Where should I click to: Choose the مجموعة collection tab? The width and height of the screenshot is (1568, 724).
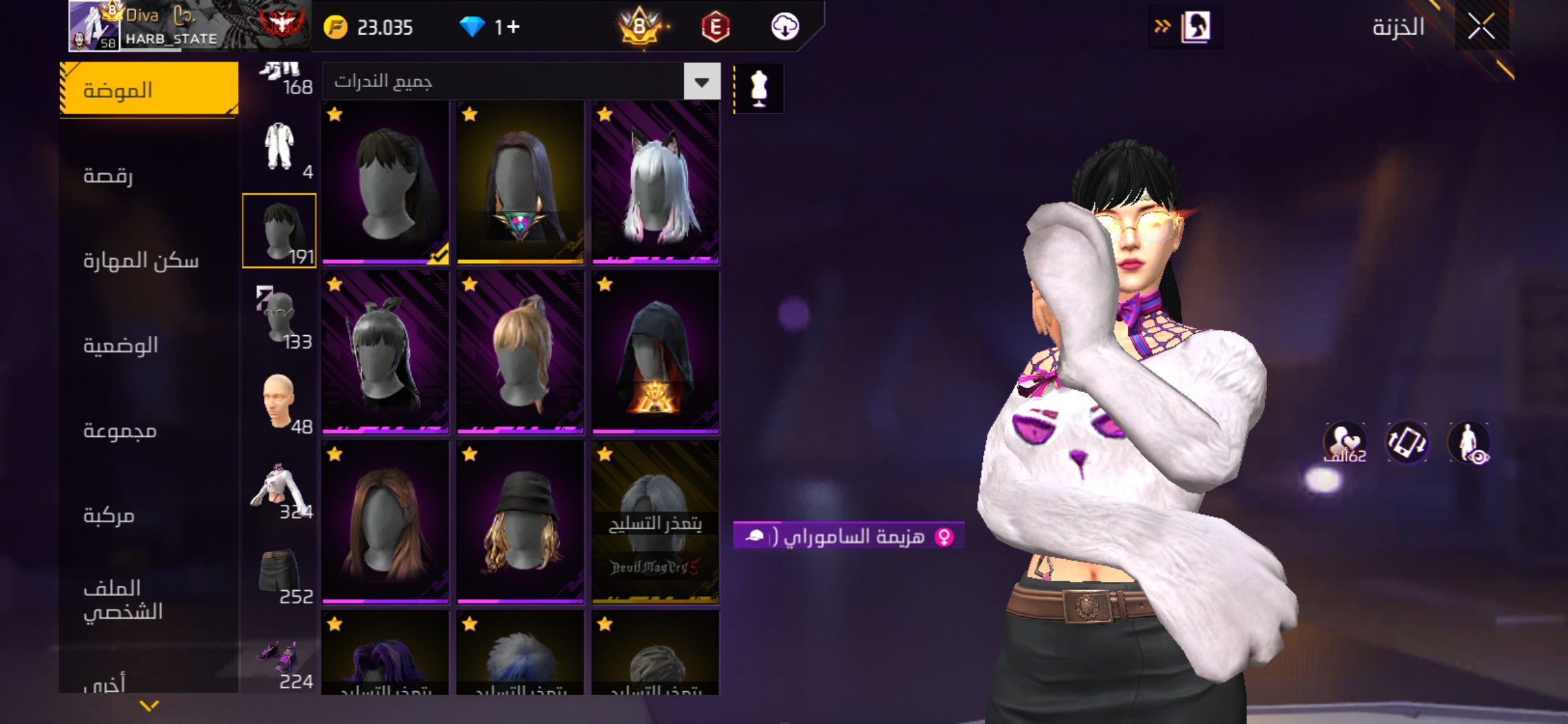tap(149, 430)
